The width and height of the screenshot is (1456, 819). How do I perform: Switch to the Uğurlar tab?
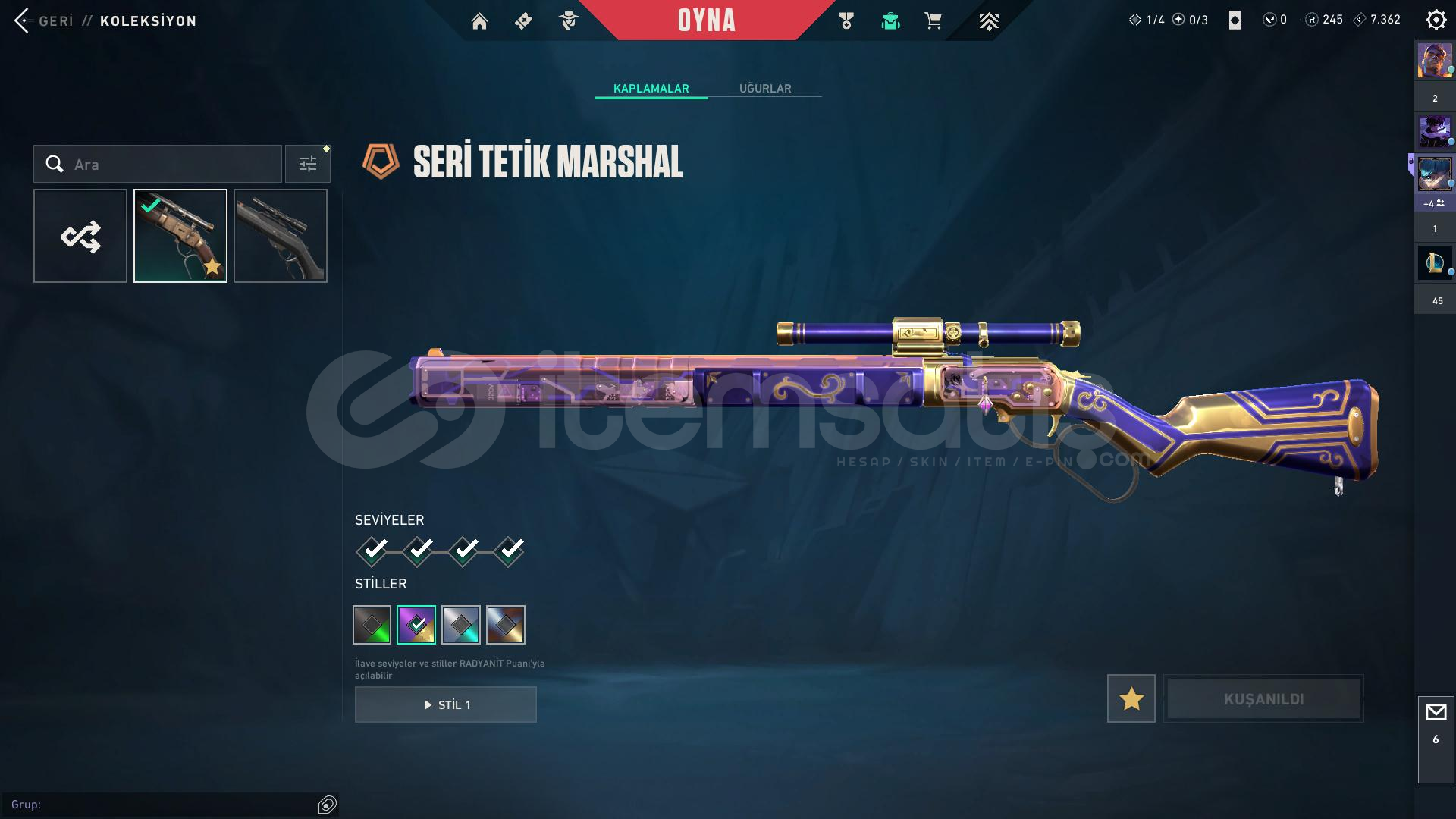pyautogui.click(x=765, y=89)
